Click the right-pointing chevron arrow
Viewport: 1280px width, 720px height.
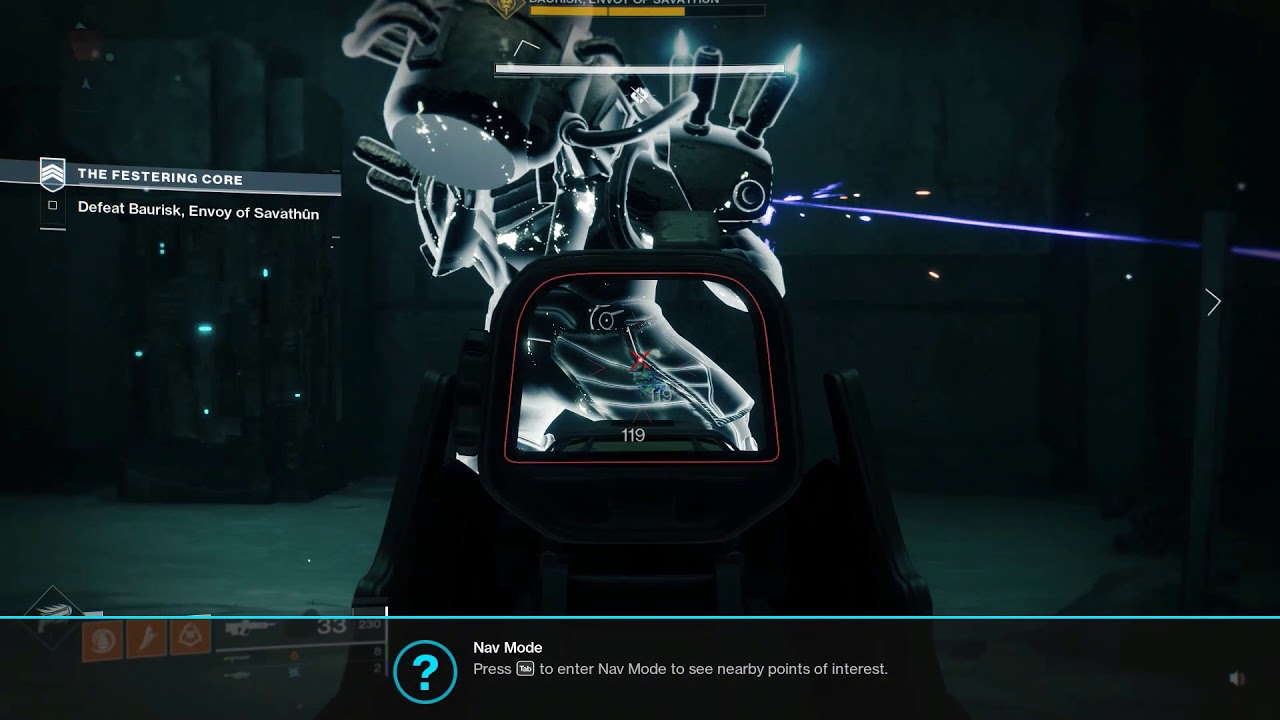[x=1213, y=302]
